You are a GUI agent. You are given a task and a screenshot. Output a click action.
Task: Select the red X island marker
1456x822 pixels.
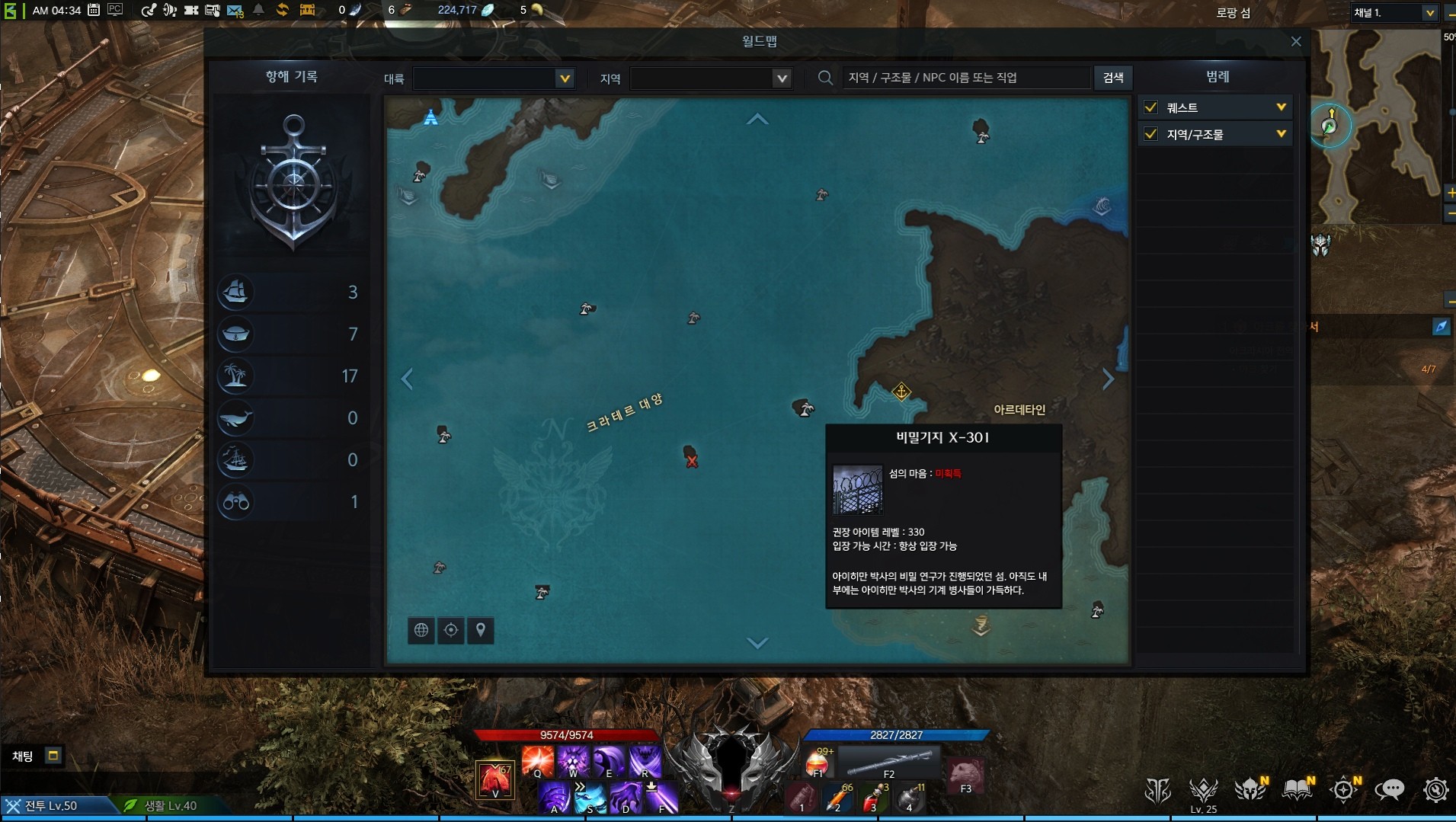click(691, 459)
